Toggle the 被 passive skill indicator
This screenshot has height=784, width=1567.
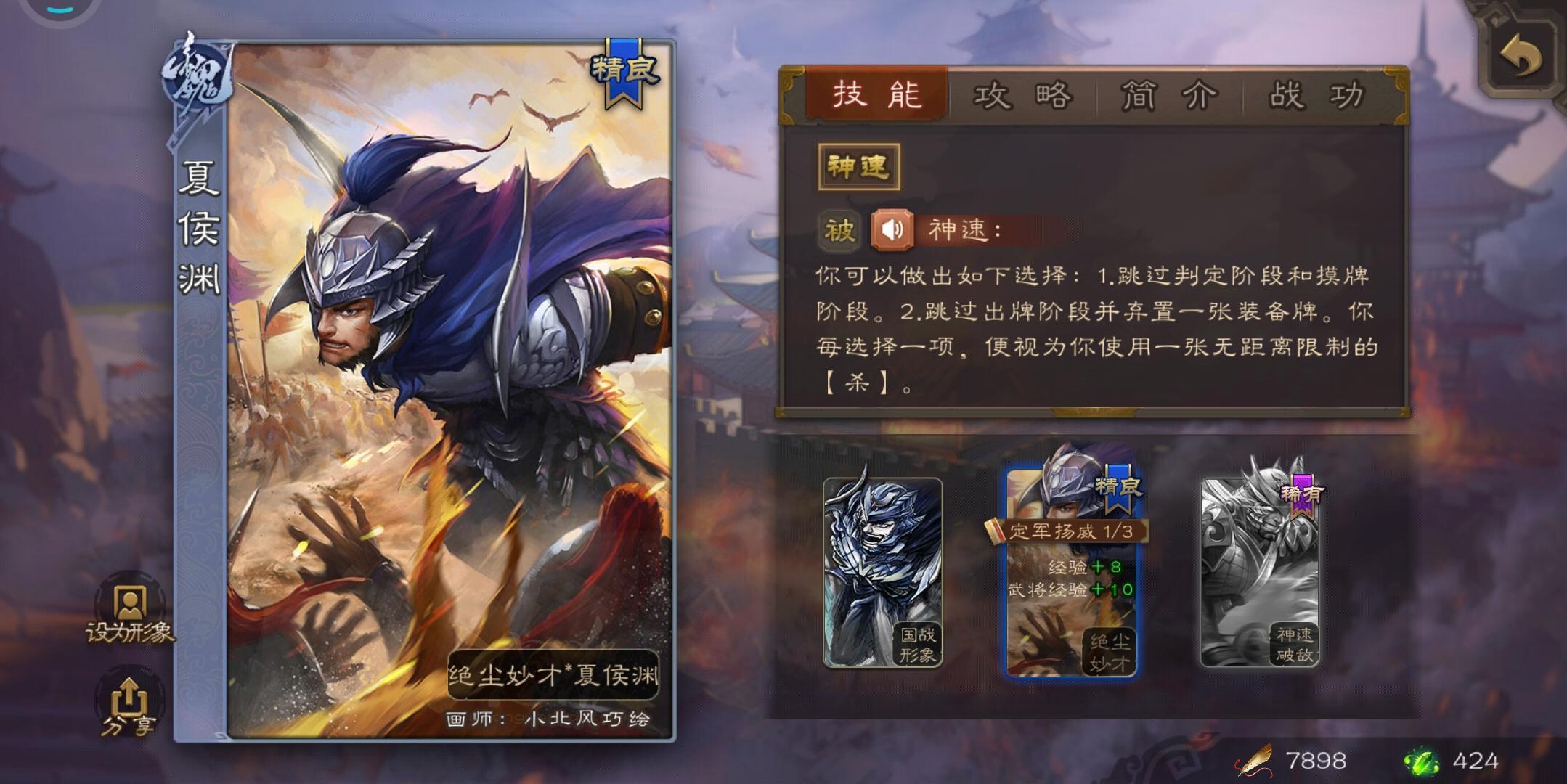click(x=839, y=229)
